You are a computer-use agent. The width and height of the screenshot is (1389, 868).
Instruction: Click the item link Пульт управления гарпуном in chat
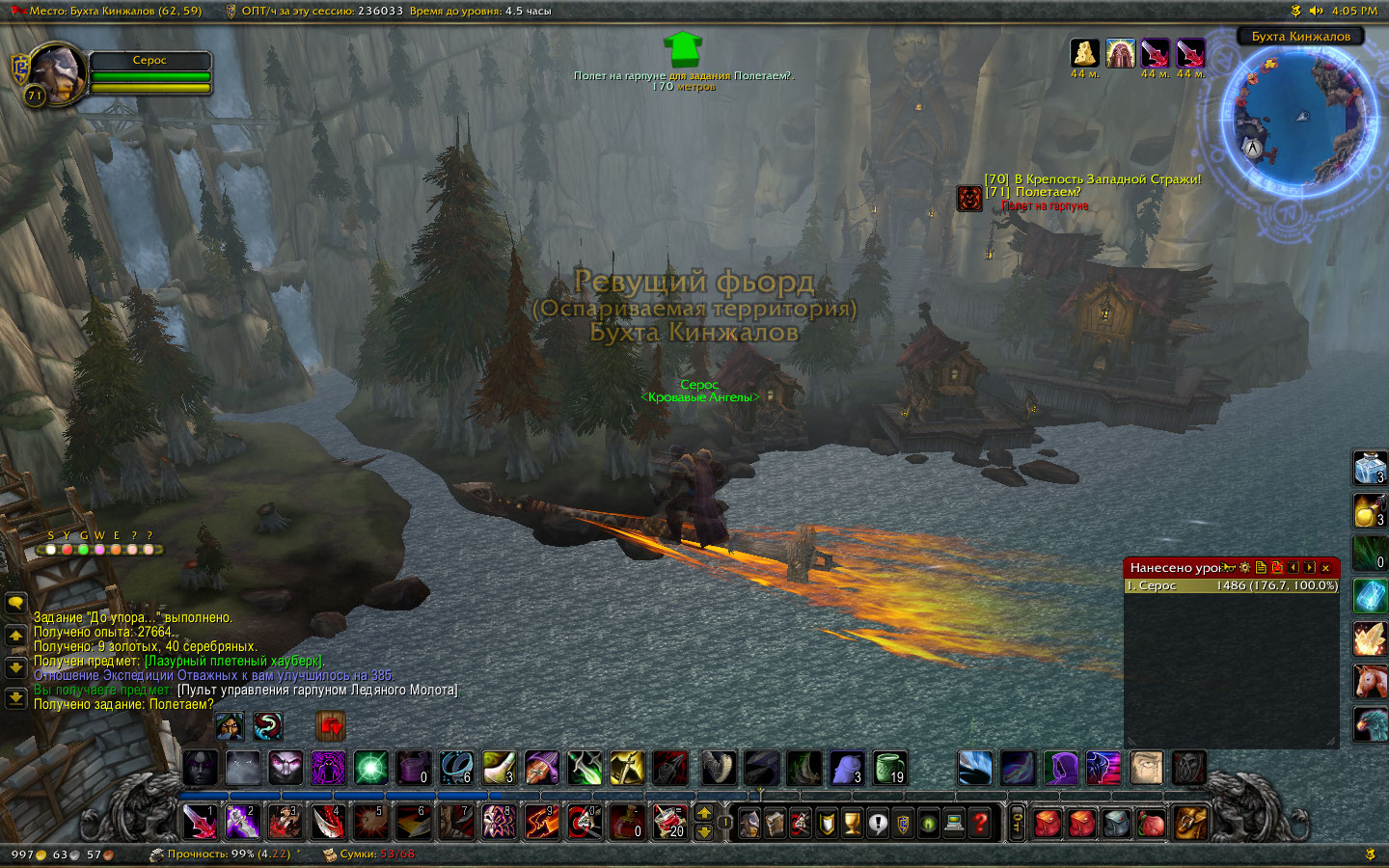click(317, 690)
